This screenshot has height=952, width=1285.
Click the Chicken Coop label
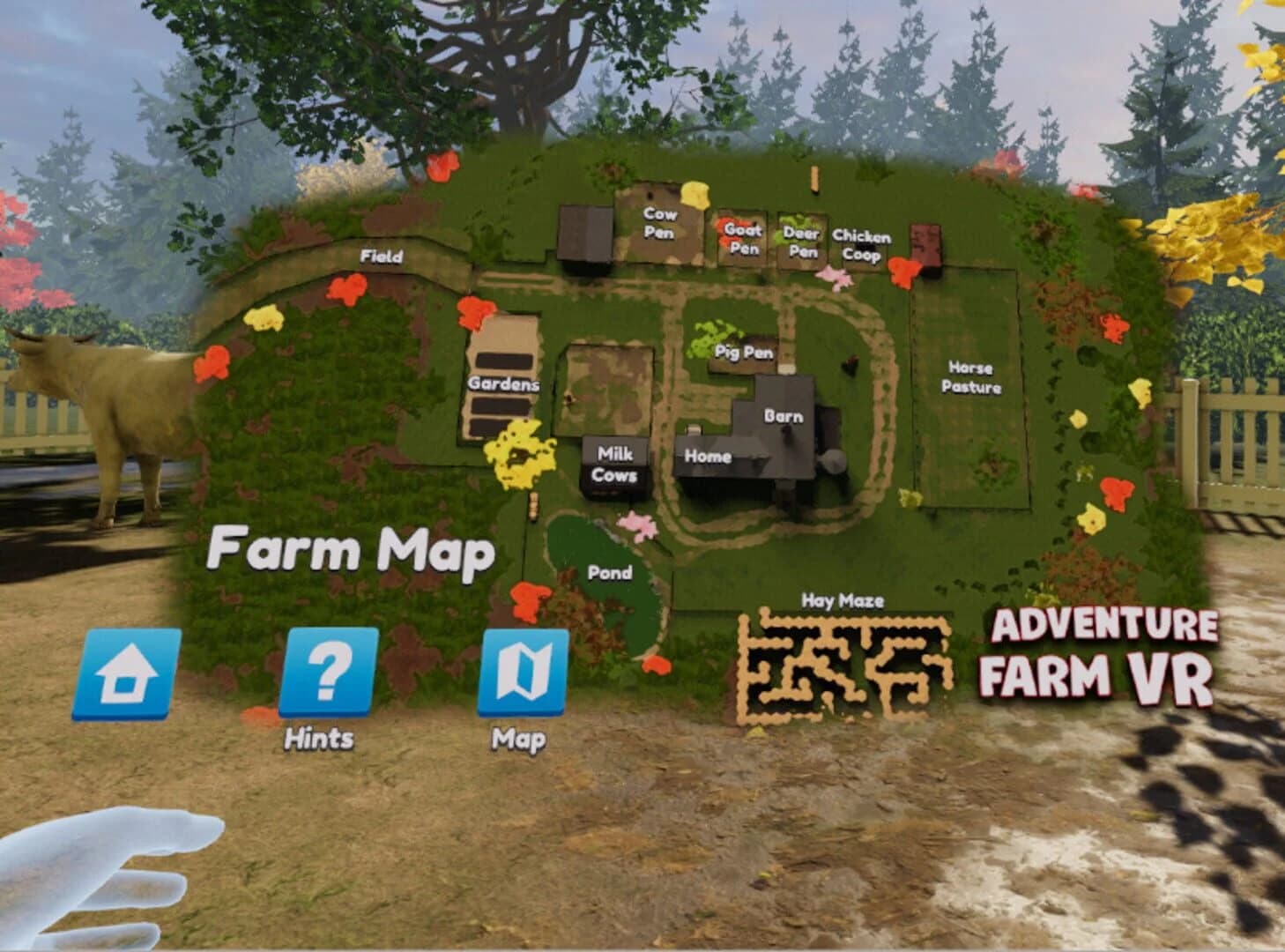[x=861, y=242]
